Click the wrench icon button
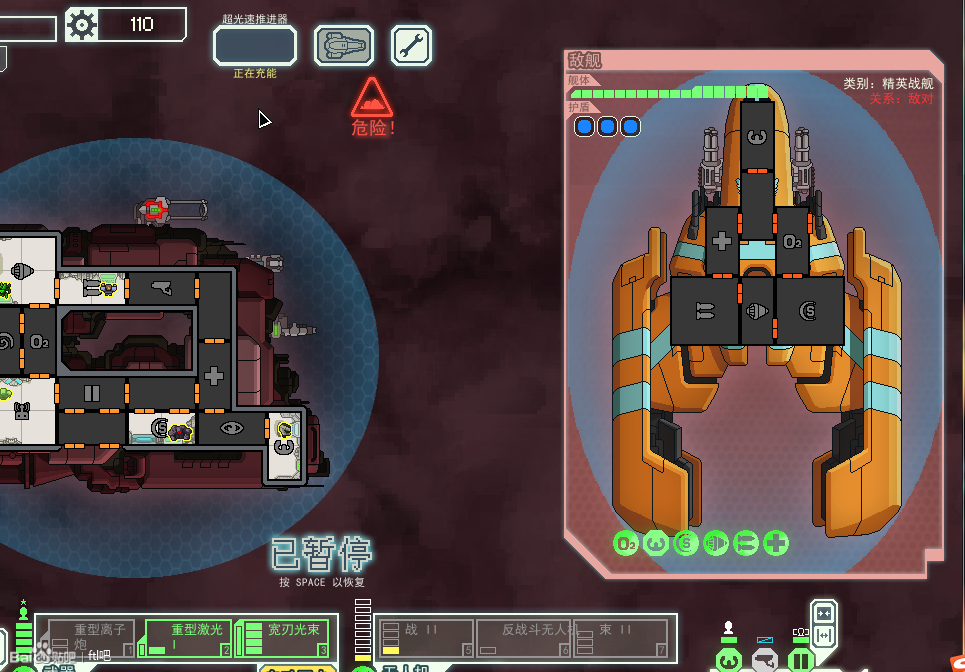 (411, 46)
